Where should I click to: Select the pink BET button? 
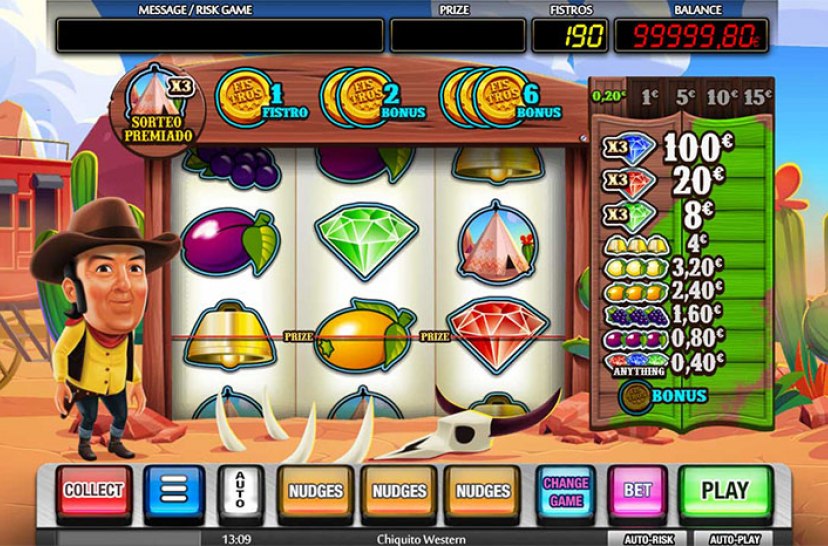coord(637,491)
